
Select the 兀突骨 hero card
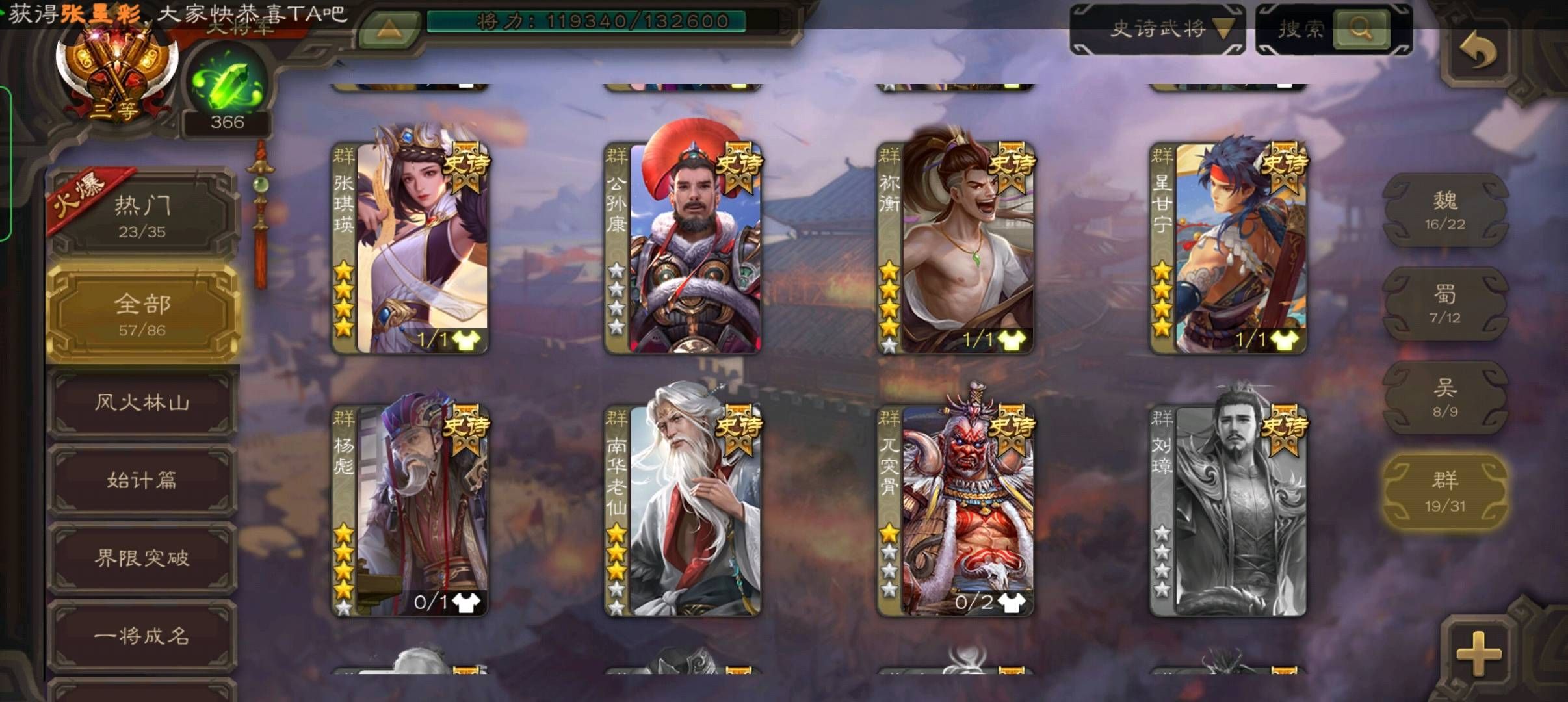pos(956,511)
